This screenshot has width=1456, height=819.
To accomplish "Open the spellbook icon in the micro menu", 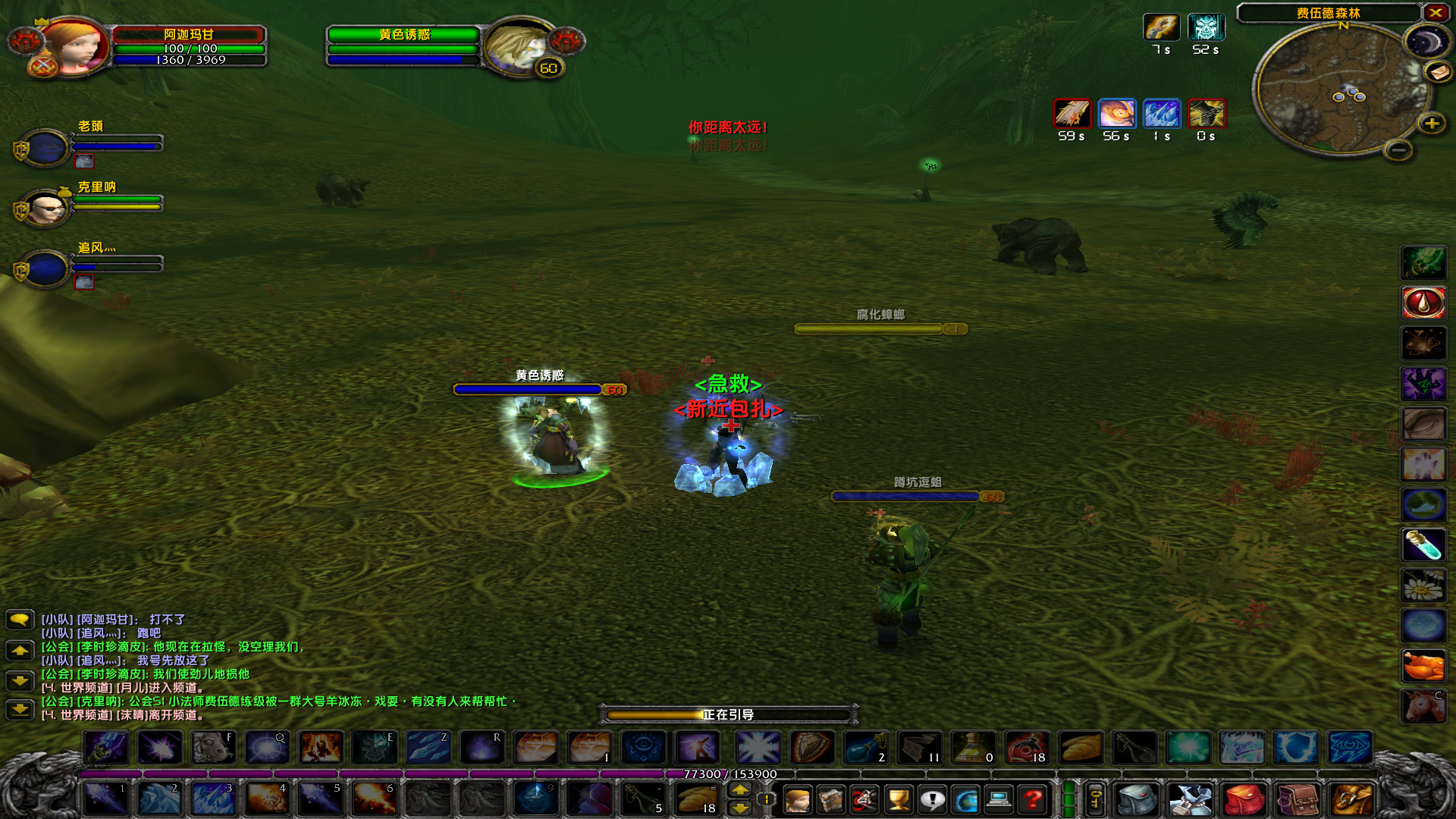I will coord(831,800).
